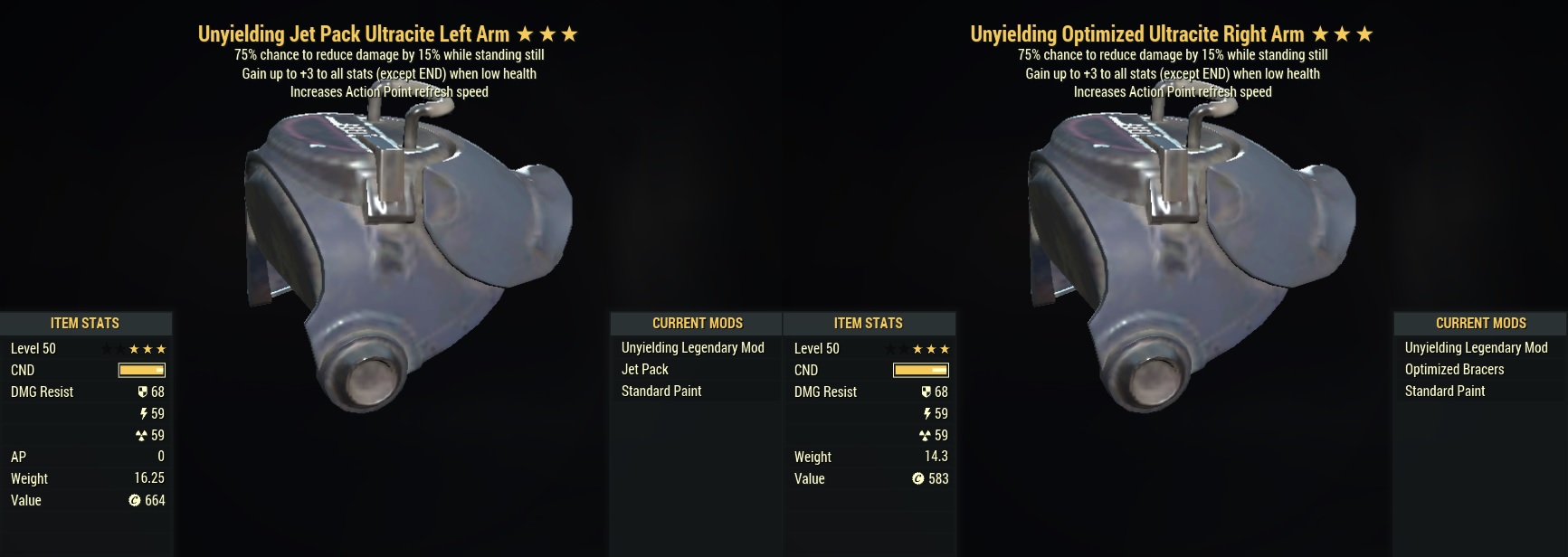Select Unyielding Legendary Mod above Jet Pack
The height and width of the screenshot is (557, 1568).
692,348
